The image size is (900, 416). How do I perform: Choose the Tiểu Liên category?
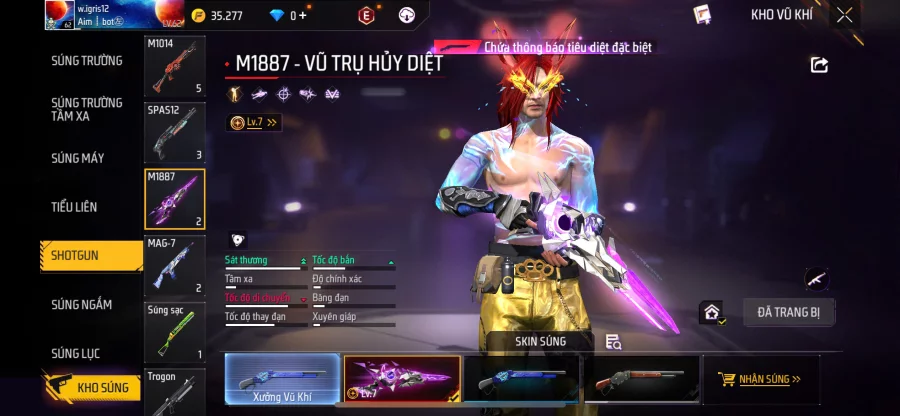coord(74,207)
